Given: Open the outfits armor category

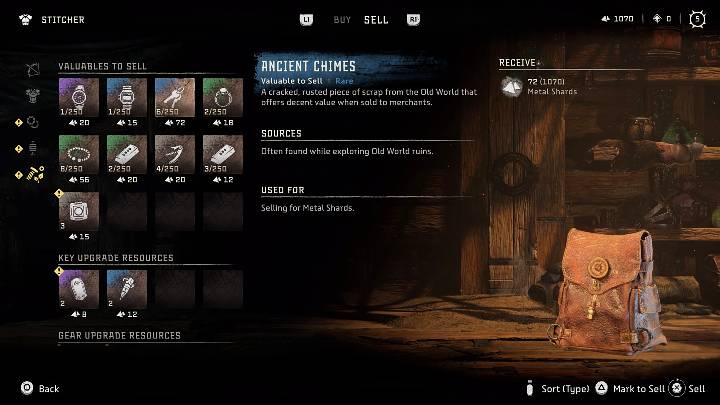Looking at the screenshot, I should (x=33, y=96).
